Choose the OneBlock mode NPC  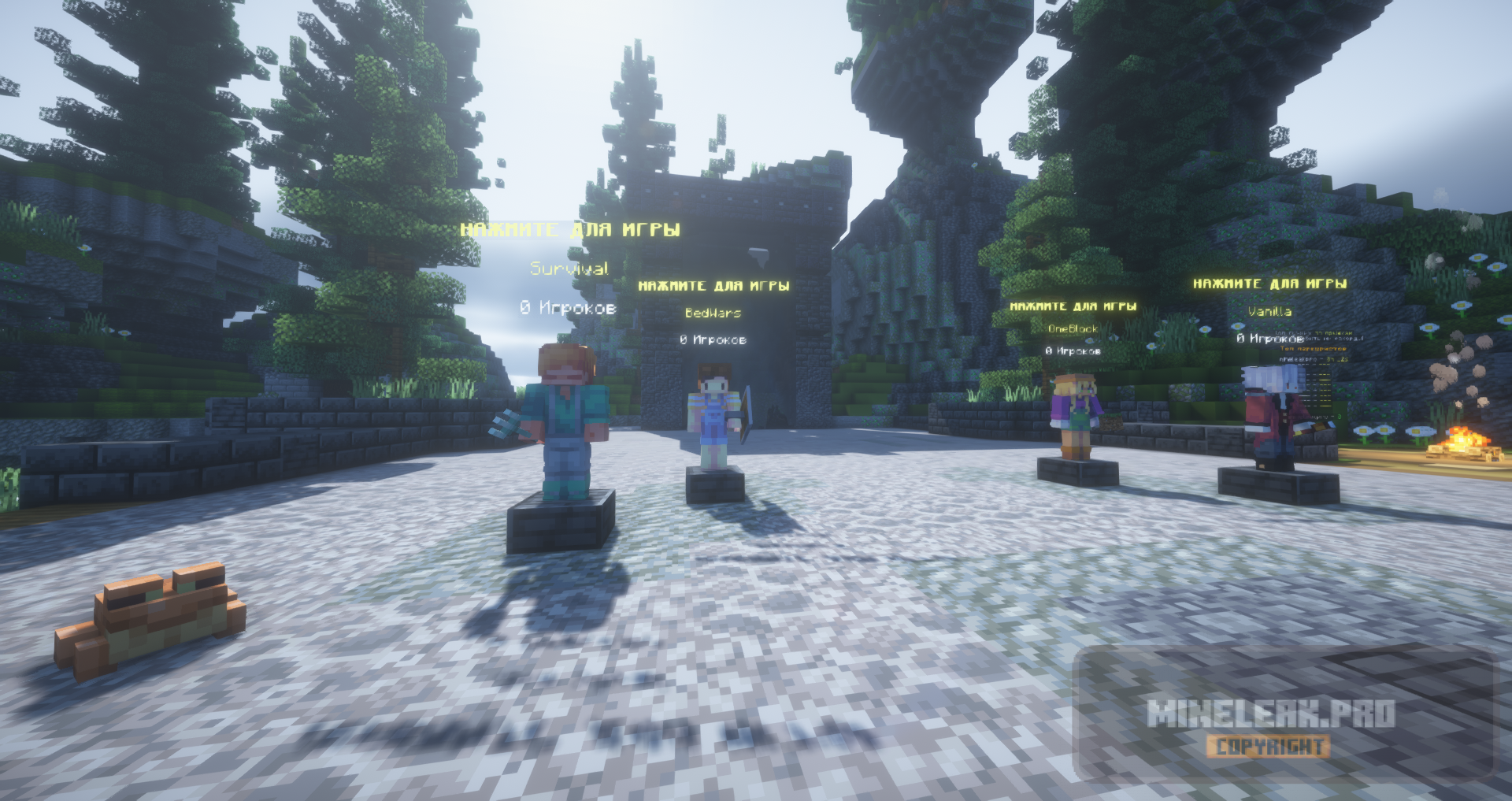[1076, 416]
